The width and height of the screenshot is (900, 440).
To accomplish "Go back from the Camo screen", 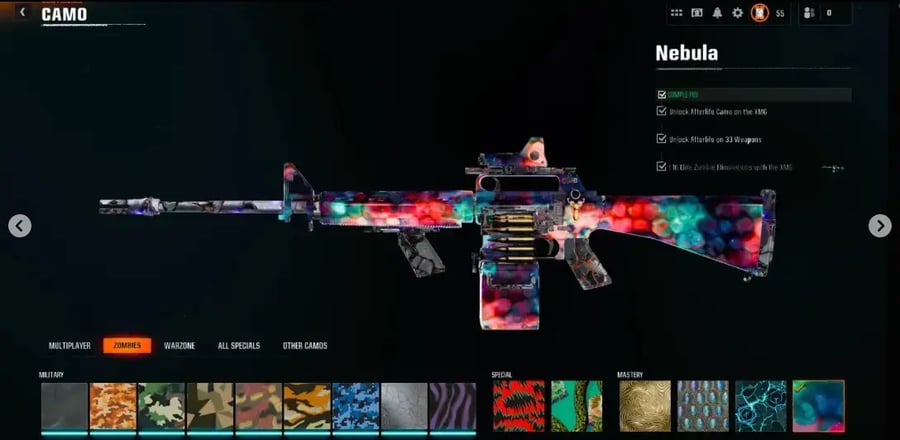I will tap(23, 13).
